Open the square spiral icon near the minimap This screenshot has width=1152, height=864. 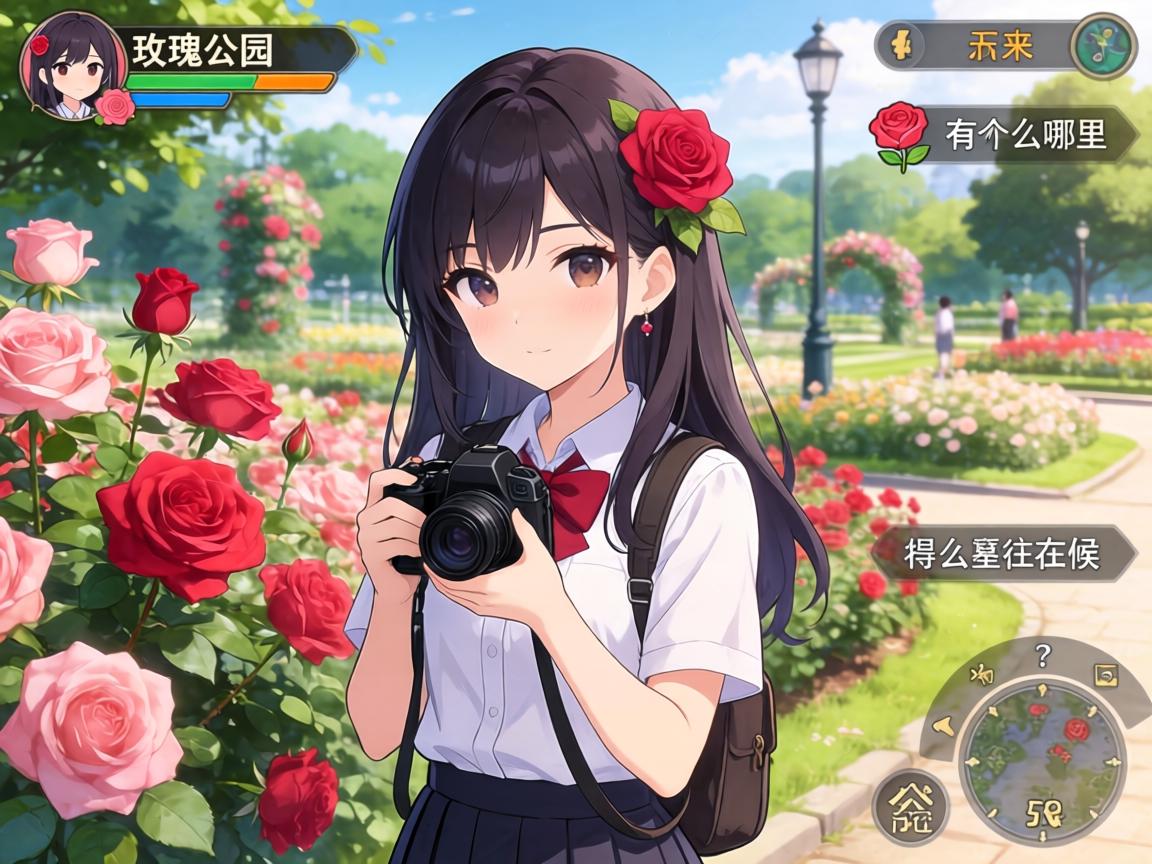tap(1106, 675)
